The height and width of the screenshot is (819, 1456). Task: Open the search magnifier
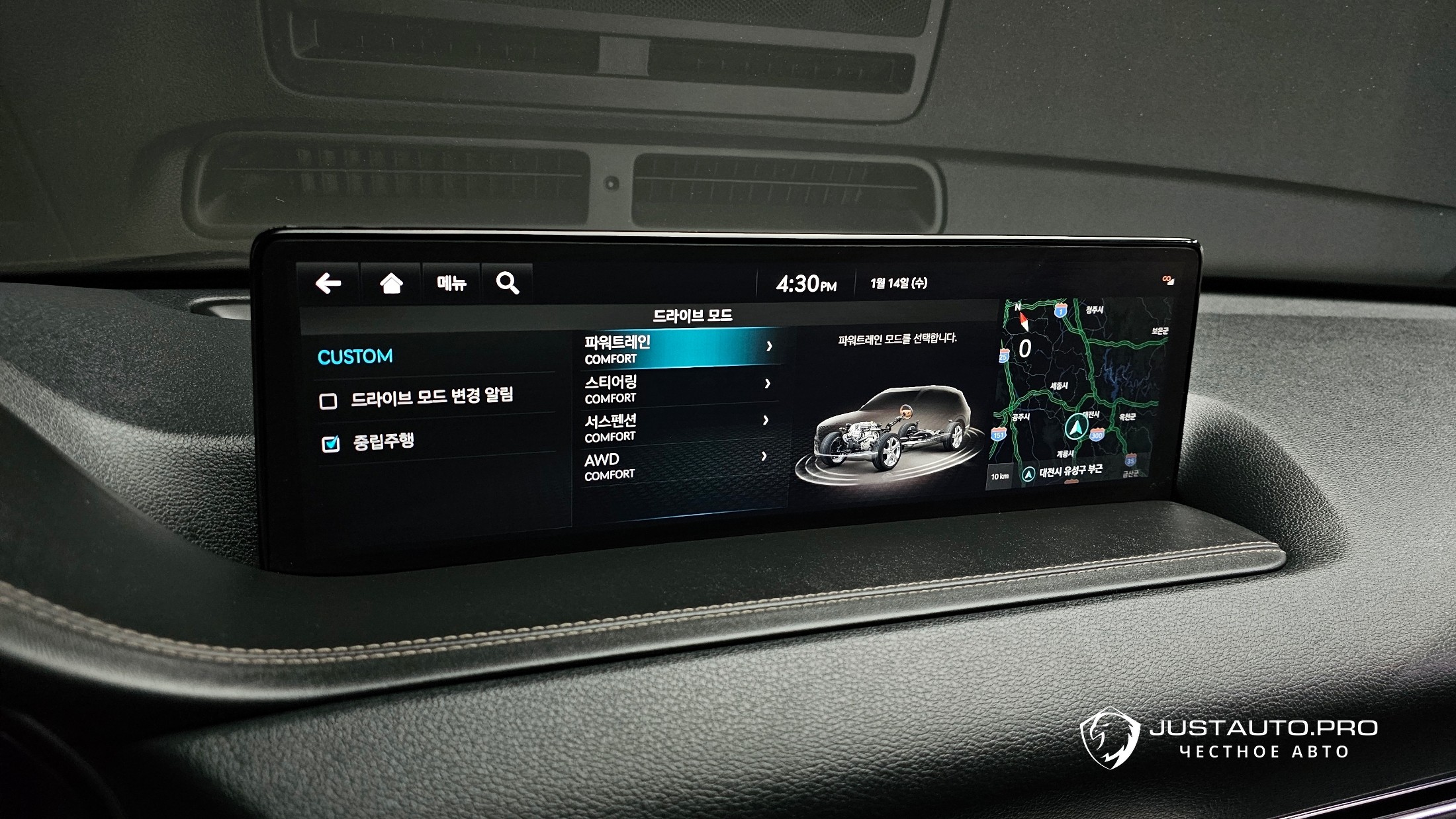tap(508, 284)
